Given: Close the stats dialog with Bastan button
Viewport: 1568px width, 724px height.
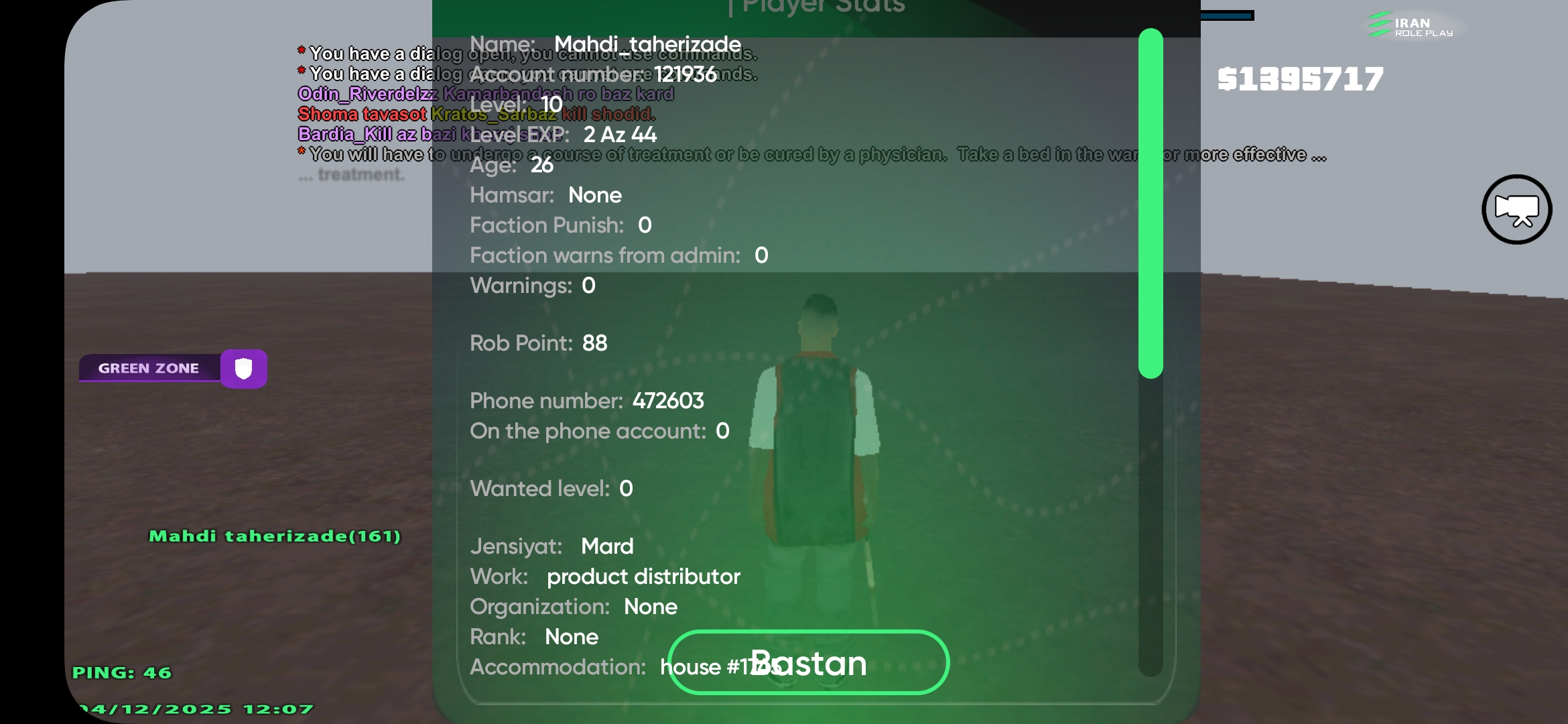Looking at the screenshot, I should click(808, 662).
